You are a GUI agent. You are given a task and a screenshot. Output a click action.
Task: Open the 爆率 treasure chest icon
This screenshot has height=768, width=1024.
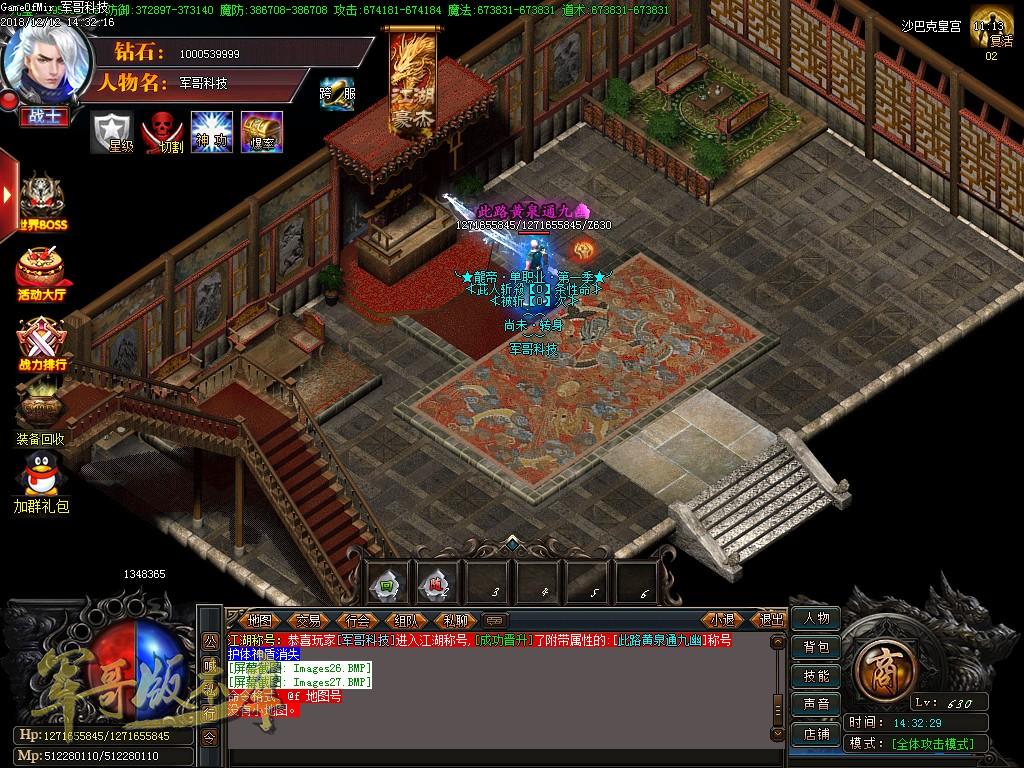[x=262, y=132]
